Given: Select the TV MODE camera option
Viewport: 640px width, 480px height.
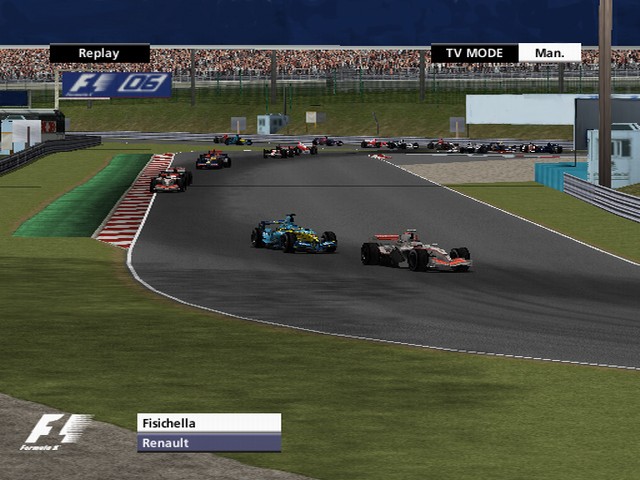Looking at the screenshot, I should tap(474, 53).
